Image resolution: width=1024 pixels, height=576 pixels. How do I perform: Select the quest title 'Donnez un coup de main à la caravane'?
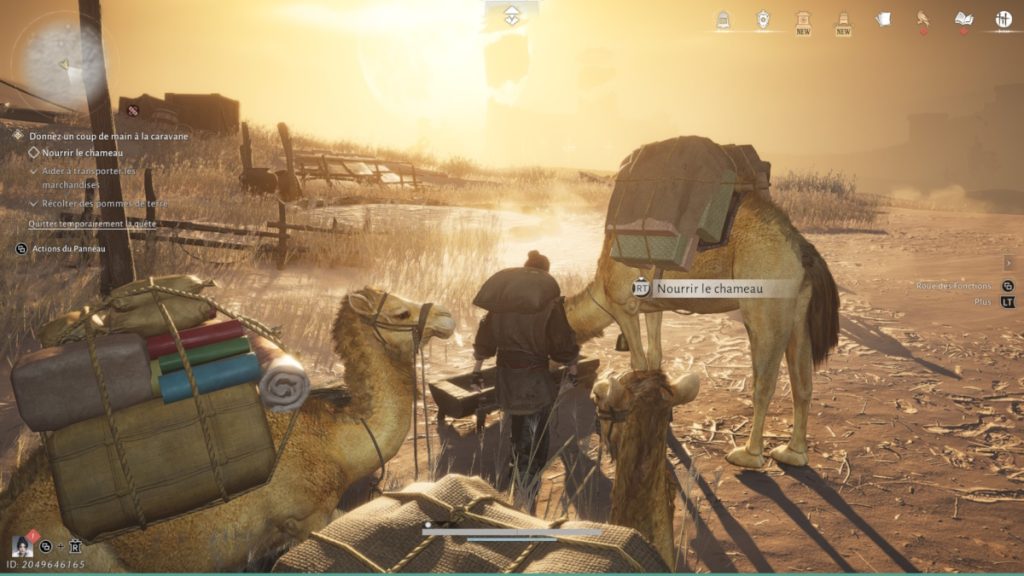(x=108, y=135)
